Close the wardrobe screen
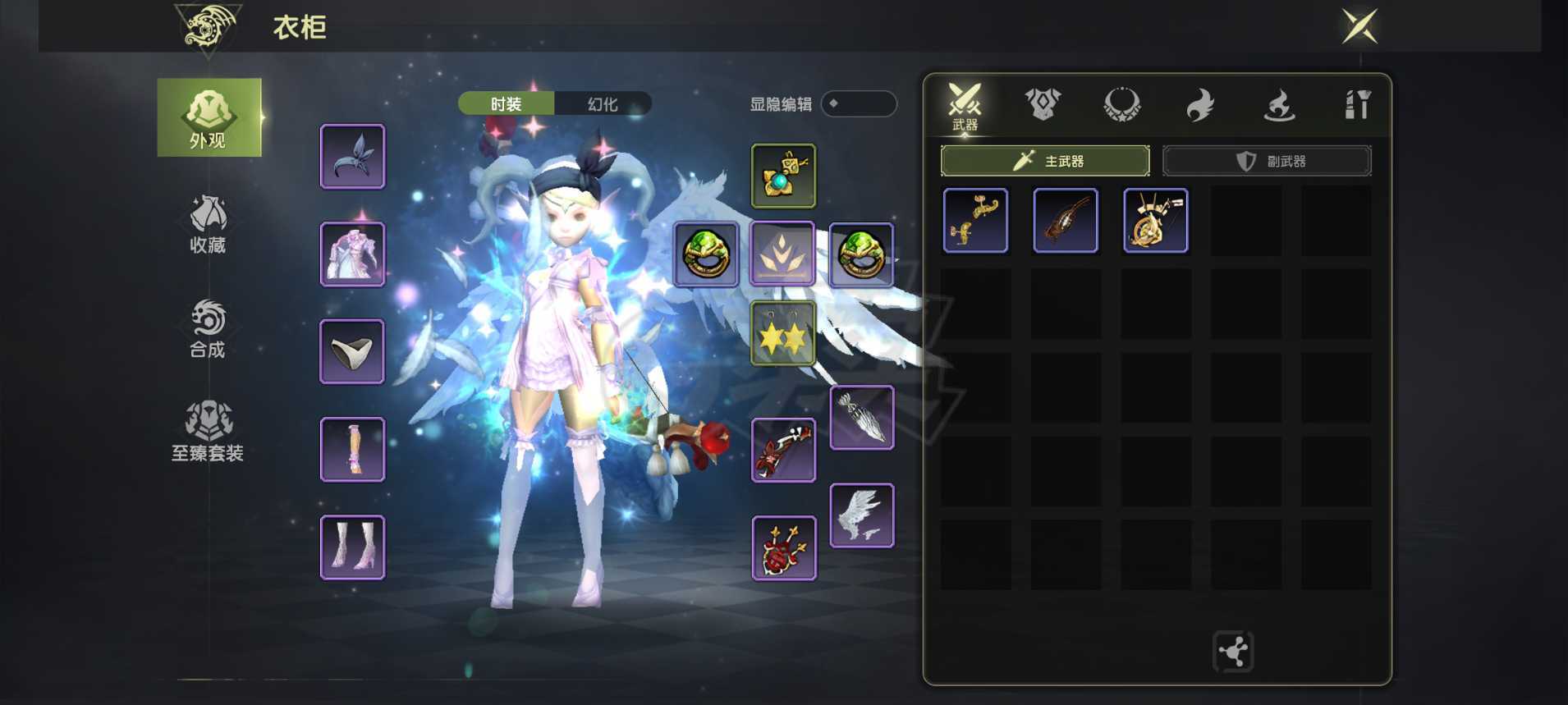Viewport: 1568px width, 705px height. [x=1359, y=27]
